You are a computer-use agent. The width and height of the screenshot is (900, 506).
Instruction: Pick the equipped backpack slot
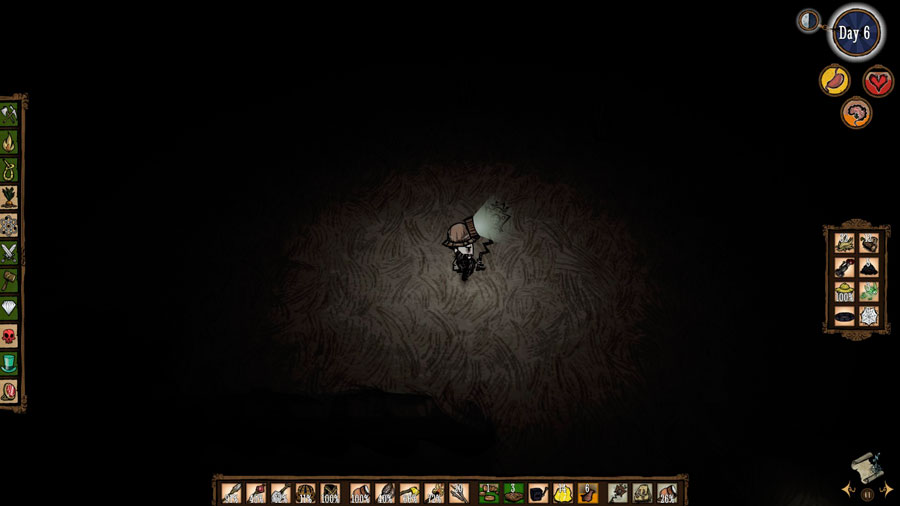(643, 493)
